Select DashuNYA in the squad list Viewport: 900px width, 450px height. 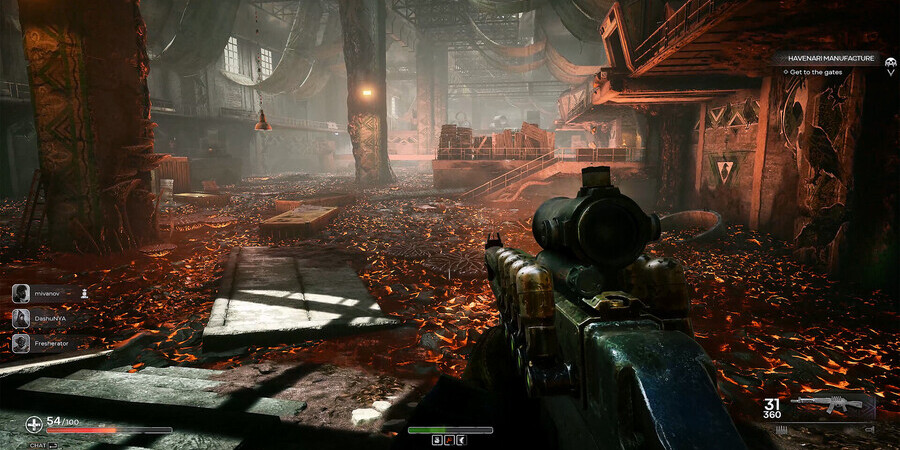click(x=47, y=318)
